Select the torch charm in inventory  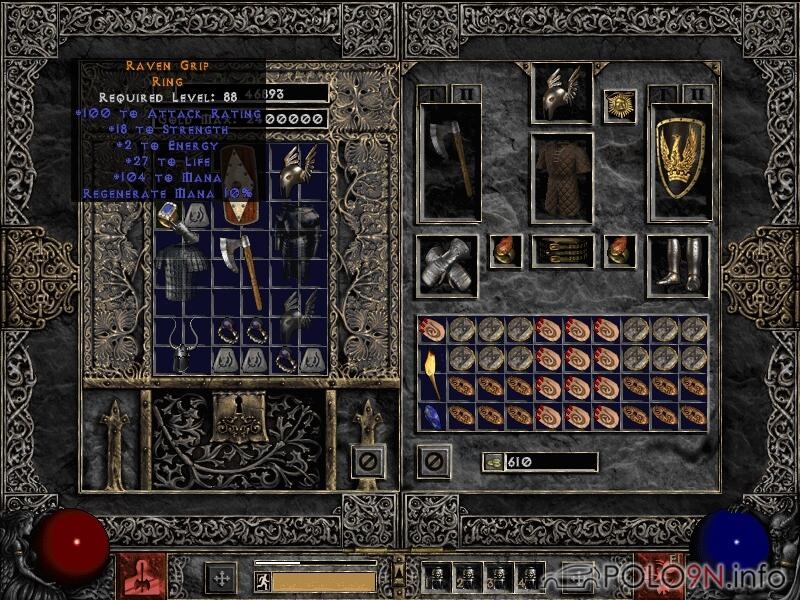coord(431,371)
